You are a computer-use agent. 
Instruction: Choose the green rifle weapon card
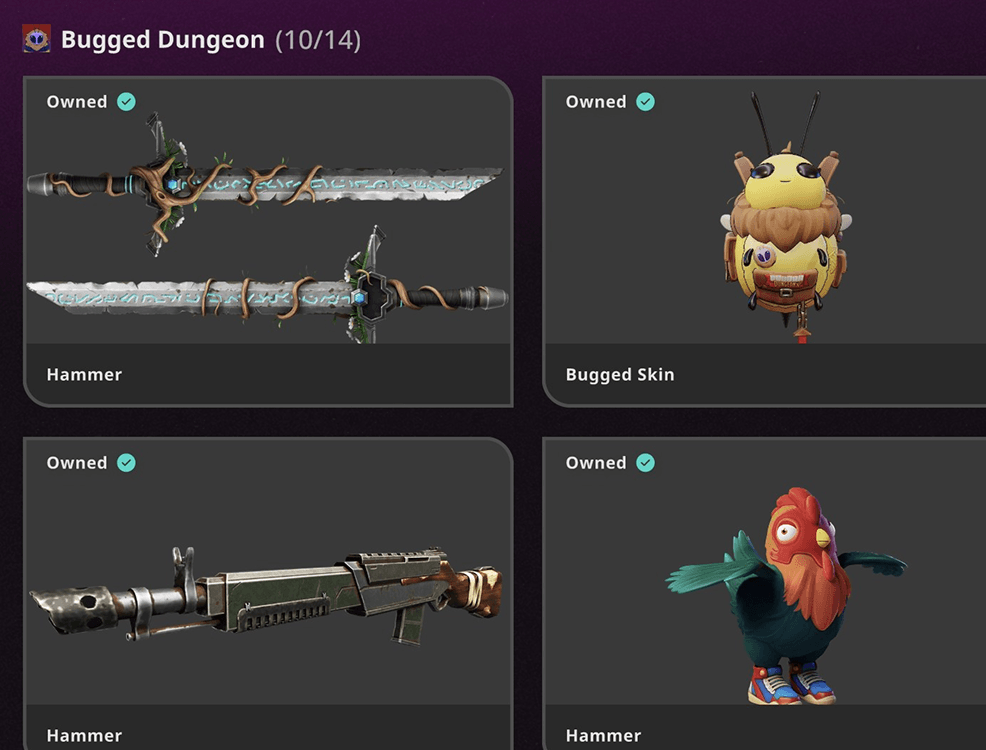click(x=267, y=593)
